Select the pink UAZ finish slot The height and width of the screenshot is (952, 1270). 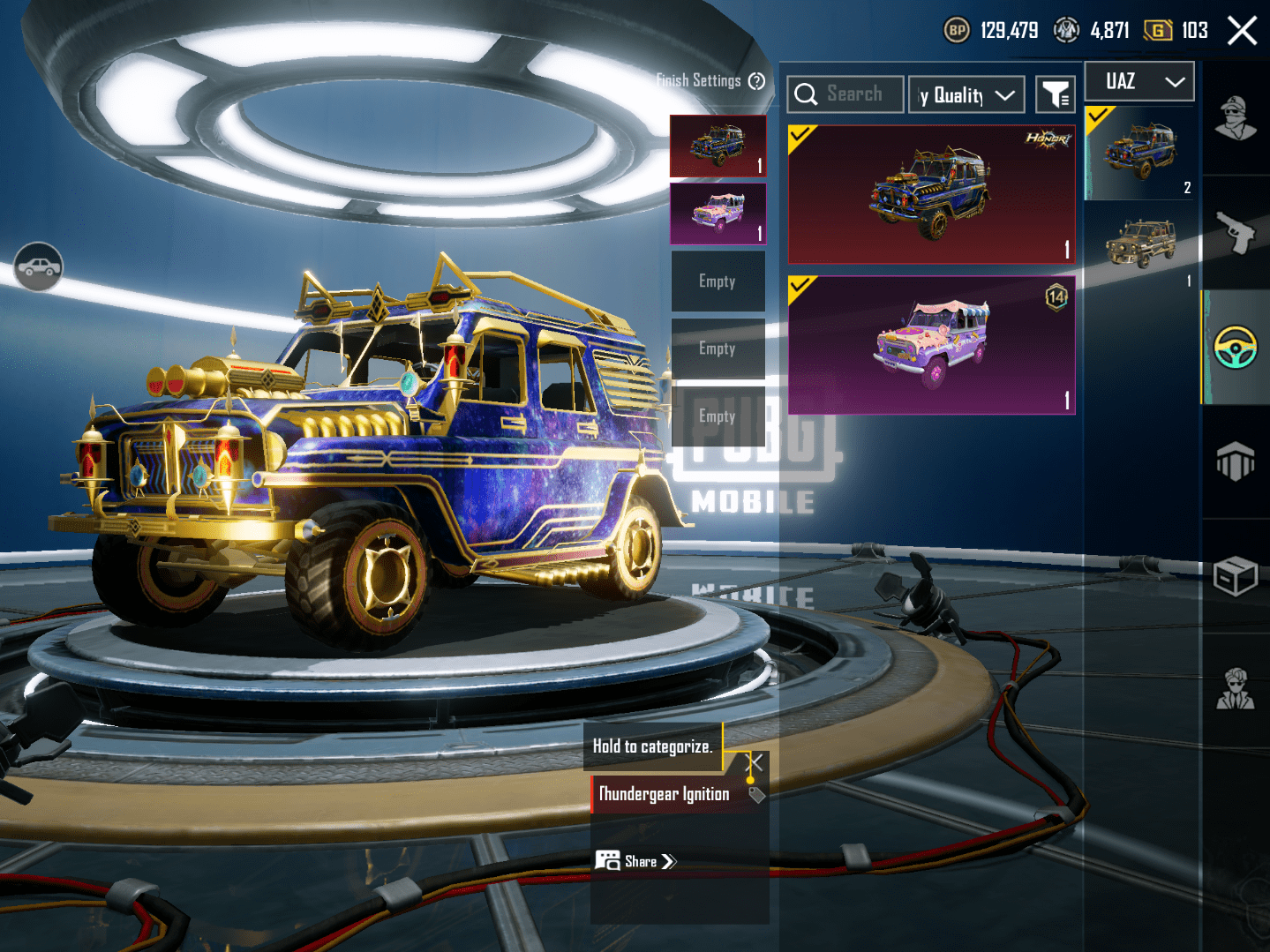tap(718, 214)
